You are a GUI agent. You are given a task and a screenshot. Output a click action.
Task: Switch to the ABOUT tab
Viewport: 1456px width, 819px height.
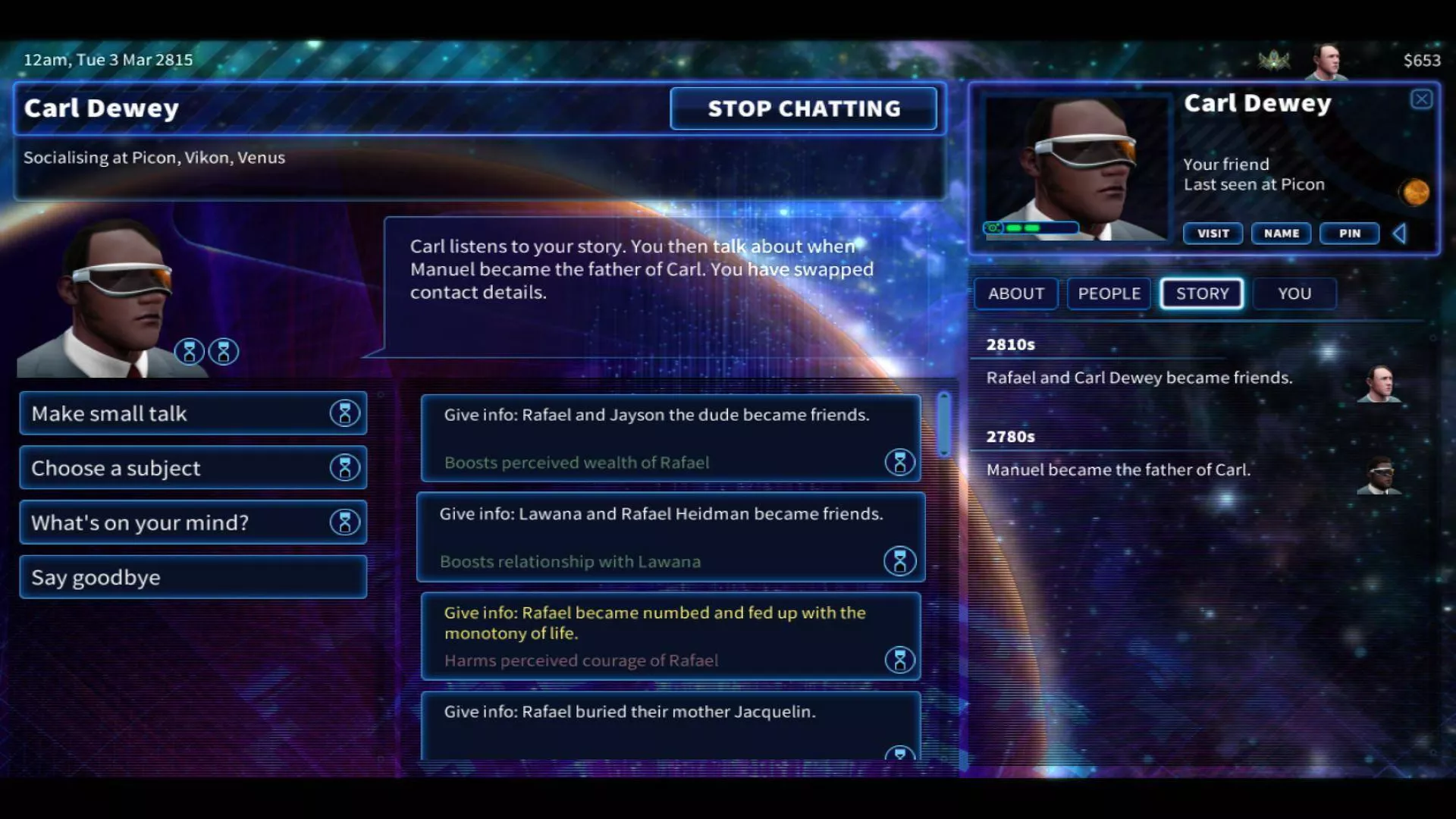coord(1015,293)
